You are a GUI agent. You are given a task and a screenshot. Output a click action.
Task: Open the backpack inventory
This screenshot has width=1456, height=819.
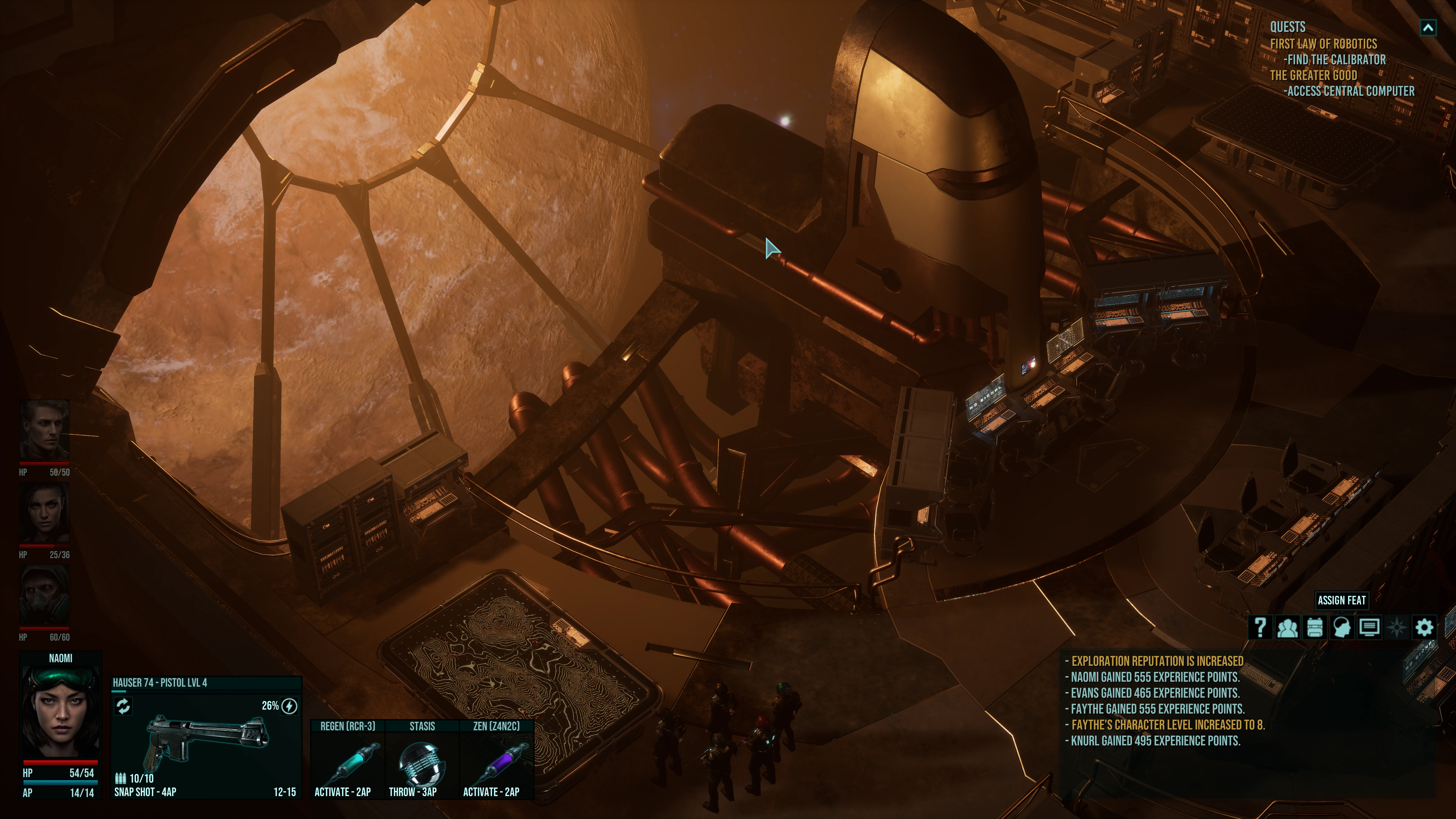pyautogui.click(x=1315, y=627)
